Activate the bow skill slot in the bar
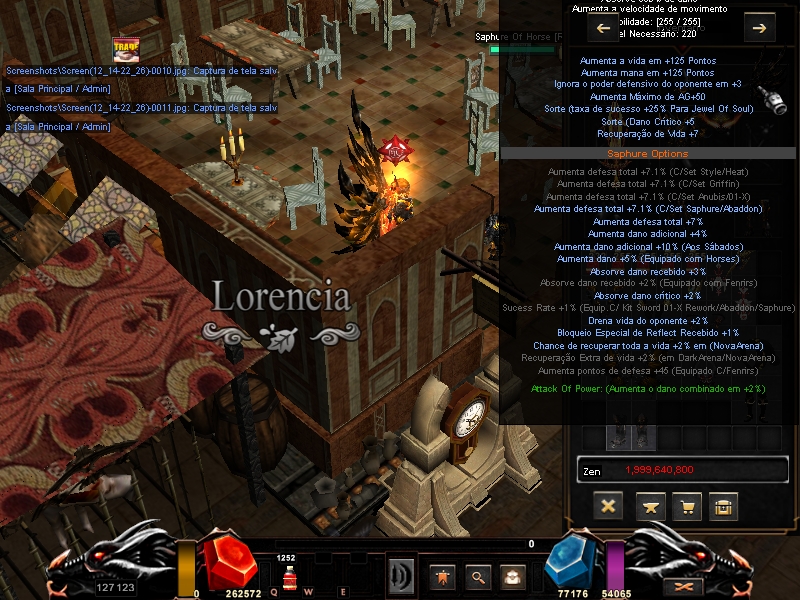Viewport: 800px width, 600px height. (401, 577)
